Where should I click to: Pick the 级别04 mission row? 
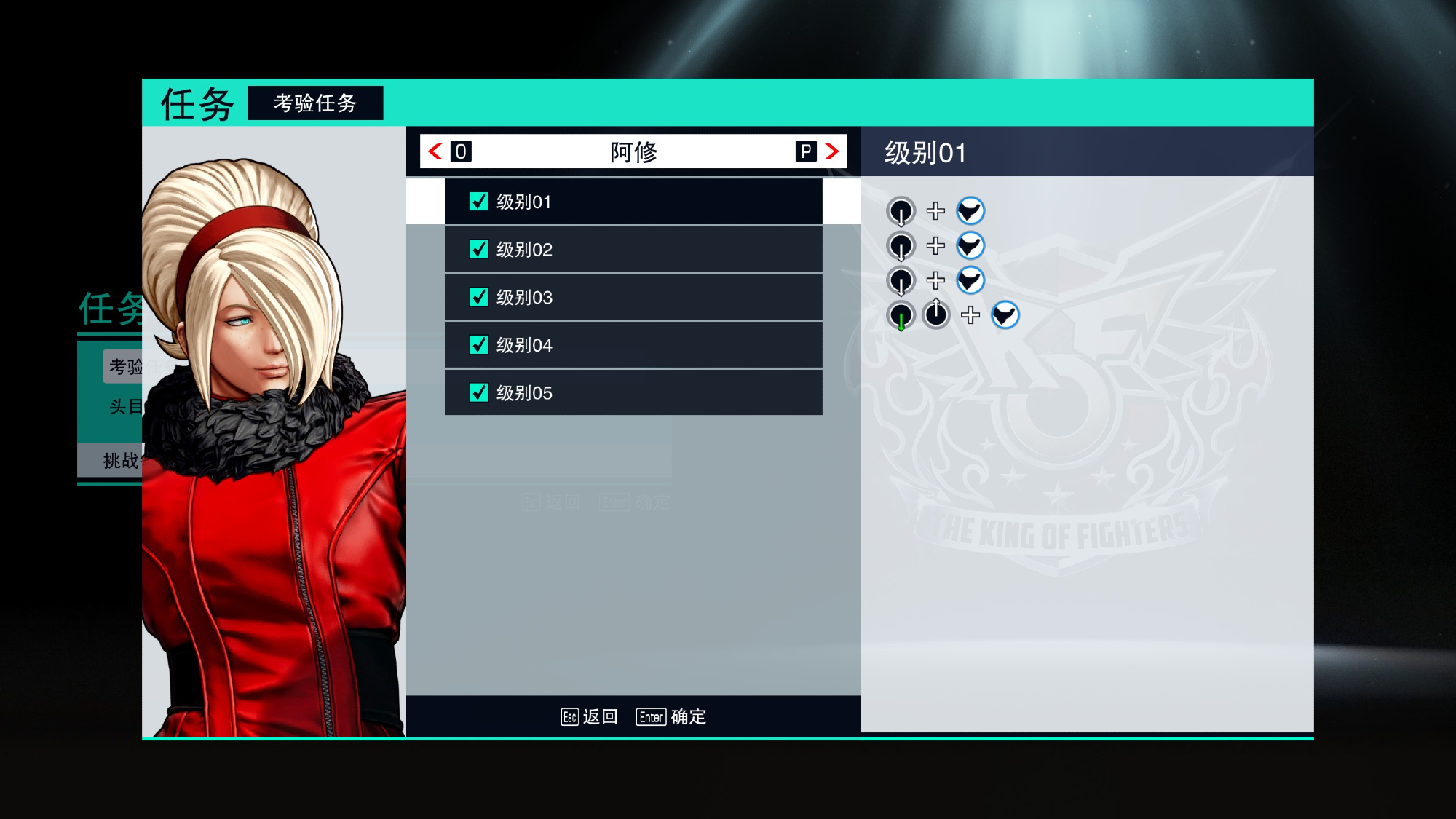[x=633, y=345]
